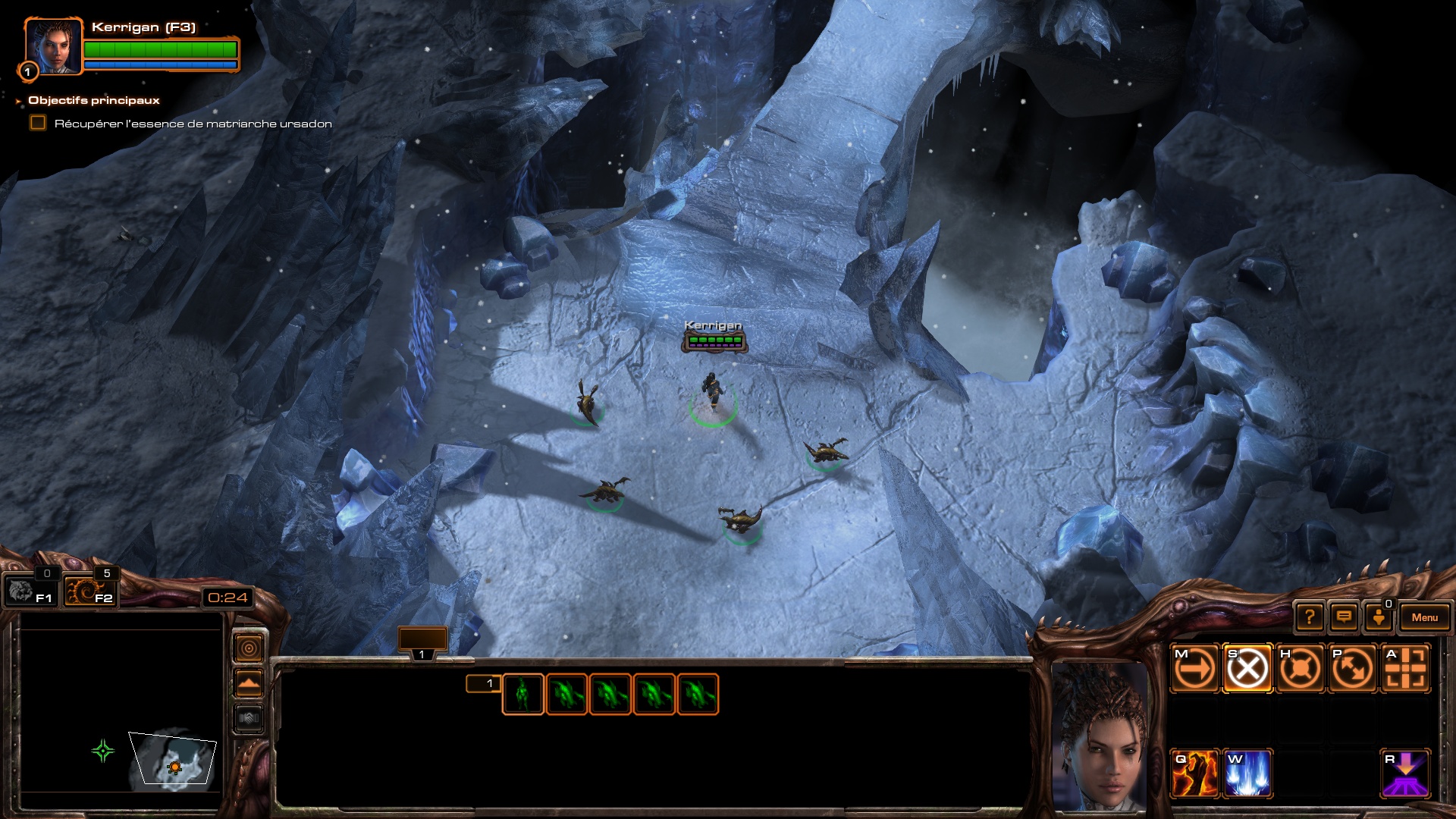Toggle the ursadon matriarch essence objective checkbox
Image resolution: width=1456 pixels, height=819 pixels.
[38, 123]
